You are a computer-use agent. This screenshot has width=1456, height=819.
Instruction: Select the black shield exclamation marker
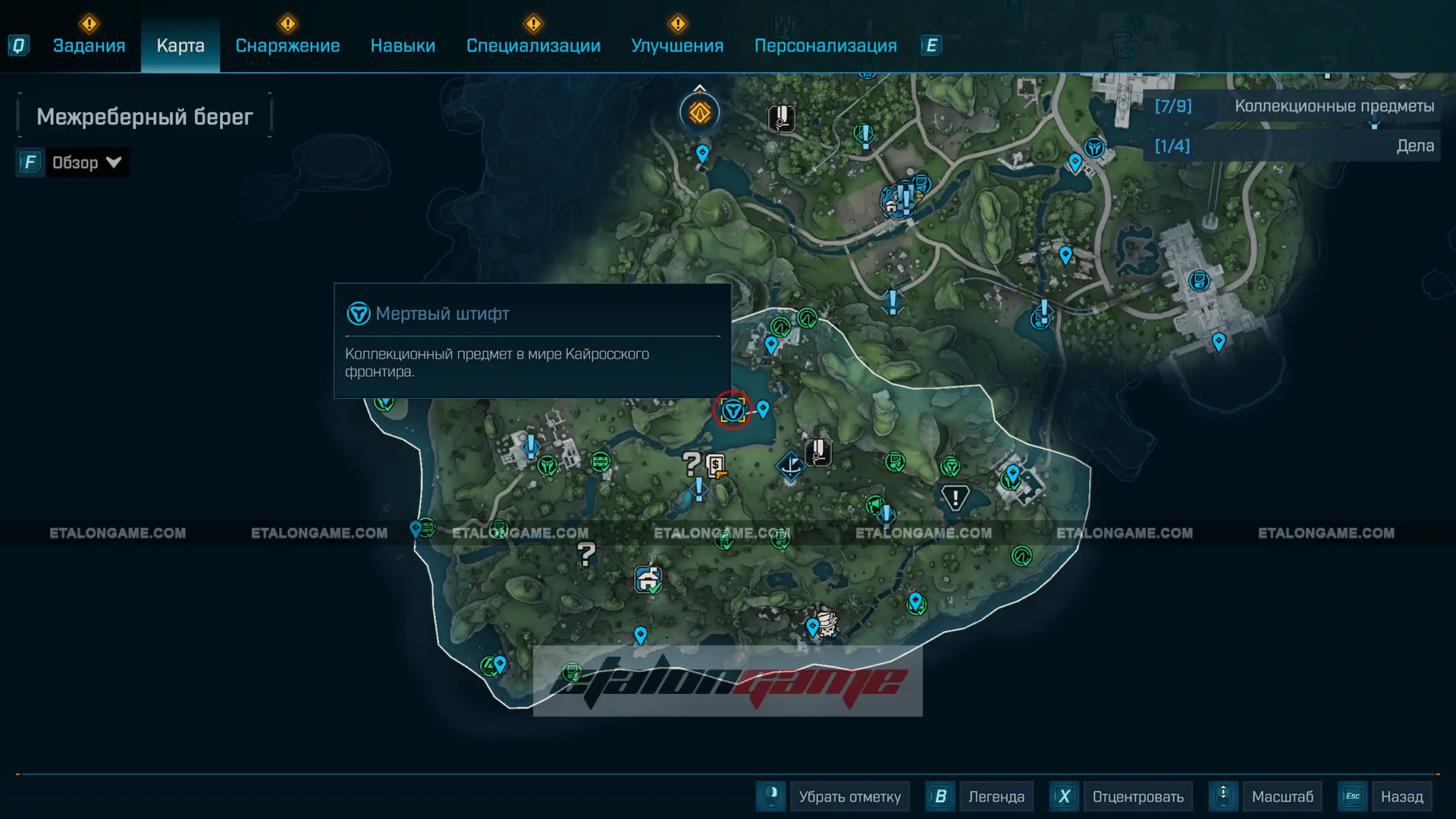click(955, 497)
